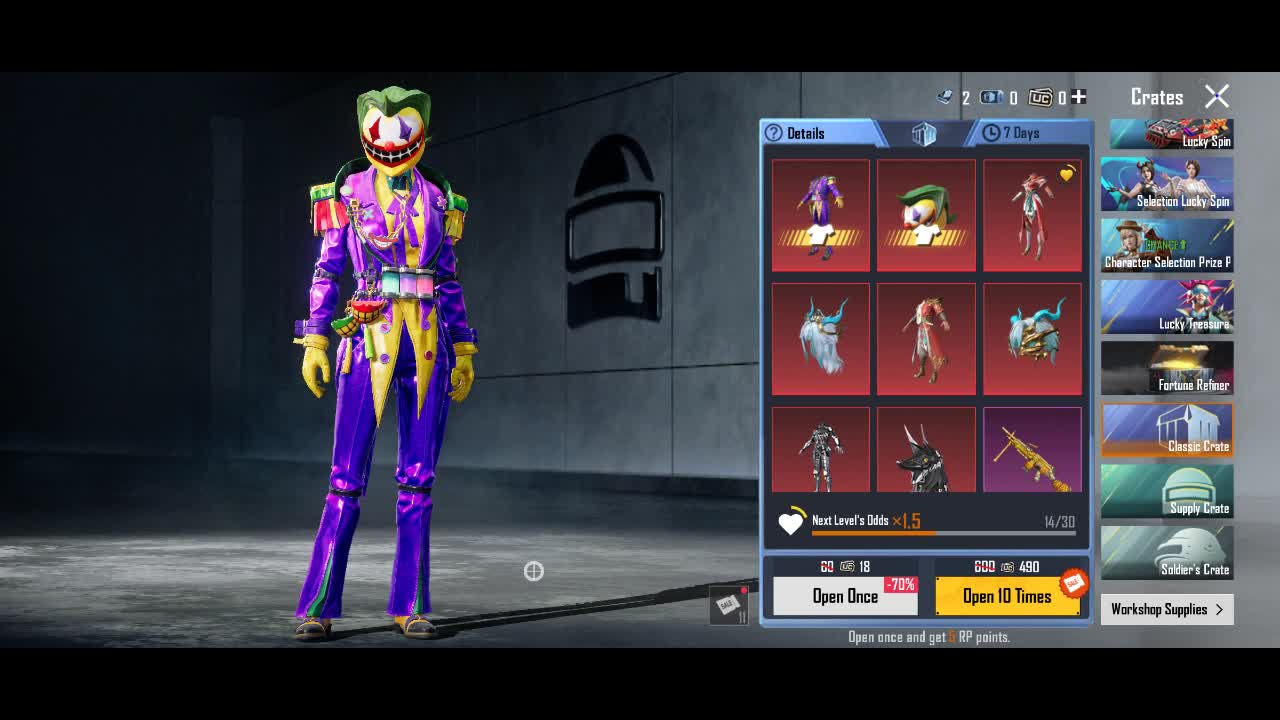Select Character Selection Prize entry
1280x720 pixels.
(1167, 246)
